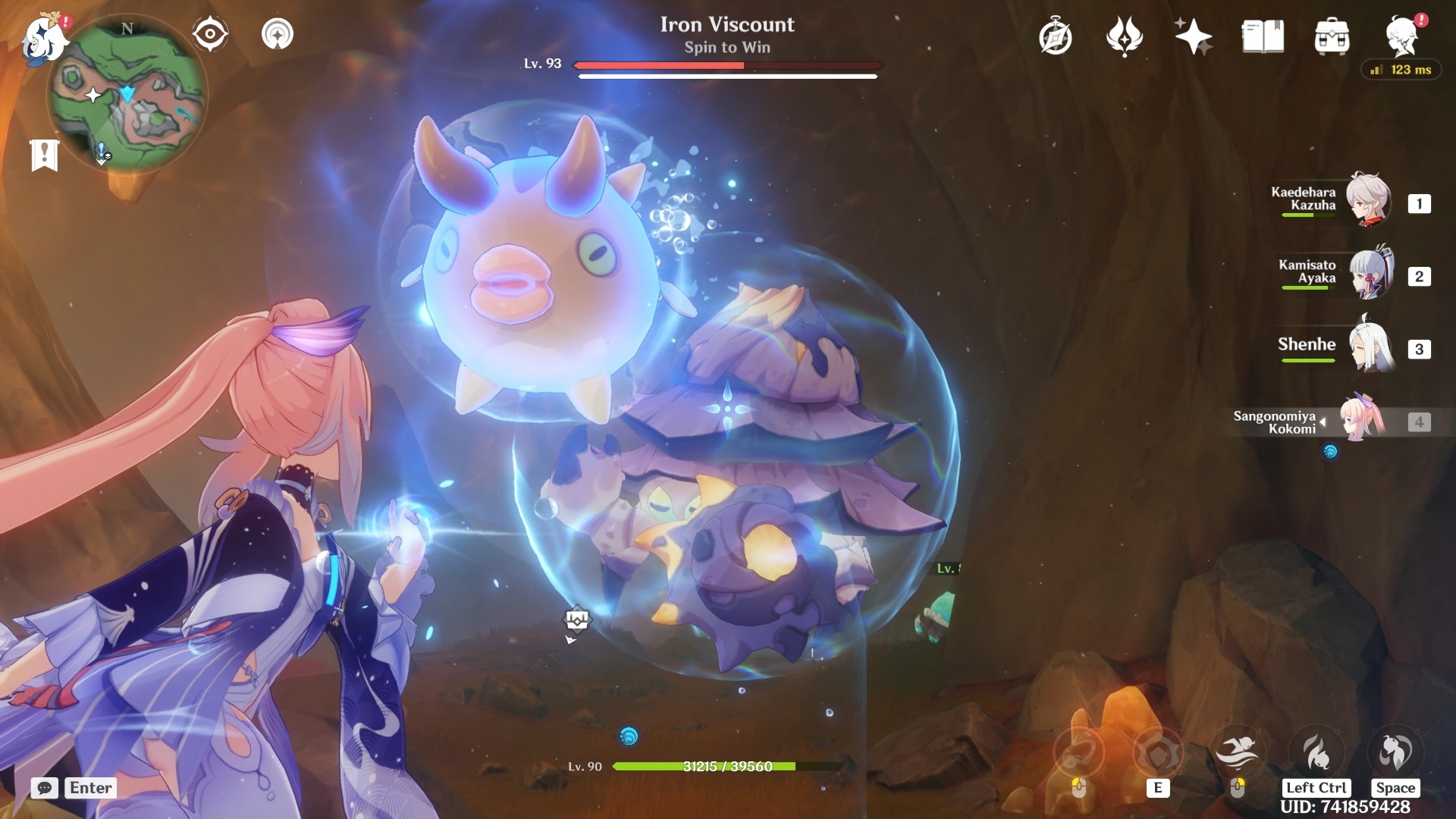This screenshot has height=819, width=1456.
Task: Switch to Kamisato Ayaka
Action: pos(1370,275)
